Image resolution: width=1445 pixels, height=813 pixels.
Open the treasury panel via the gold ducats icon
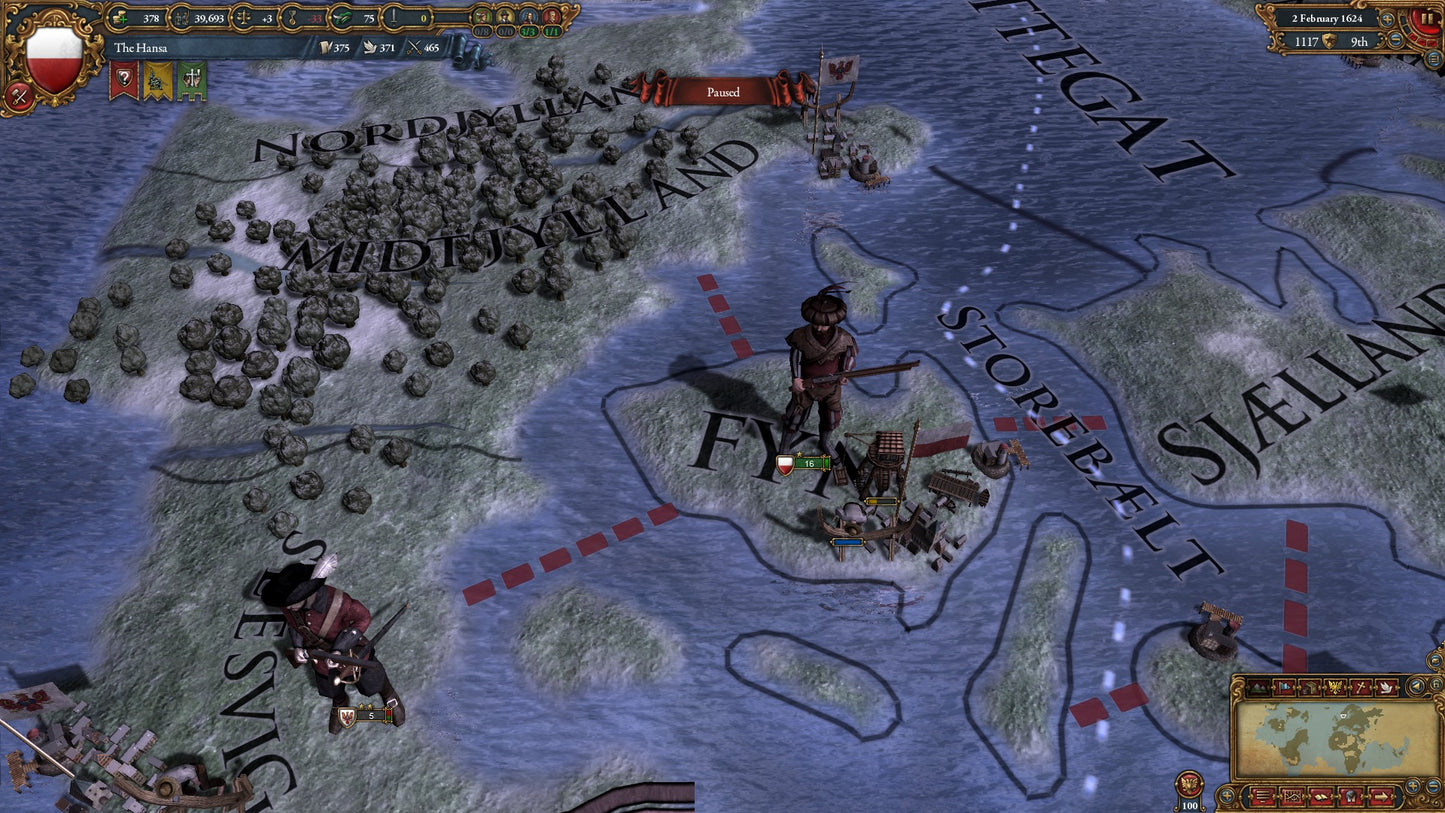(119, 18)
